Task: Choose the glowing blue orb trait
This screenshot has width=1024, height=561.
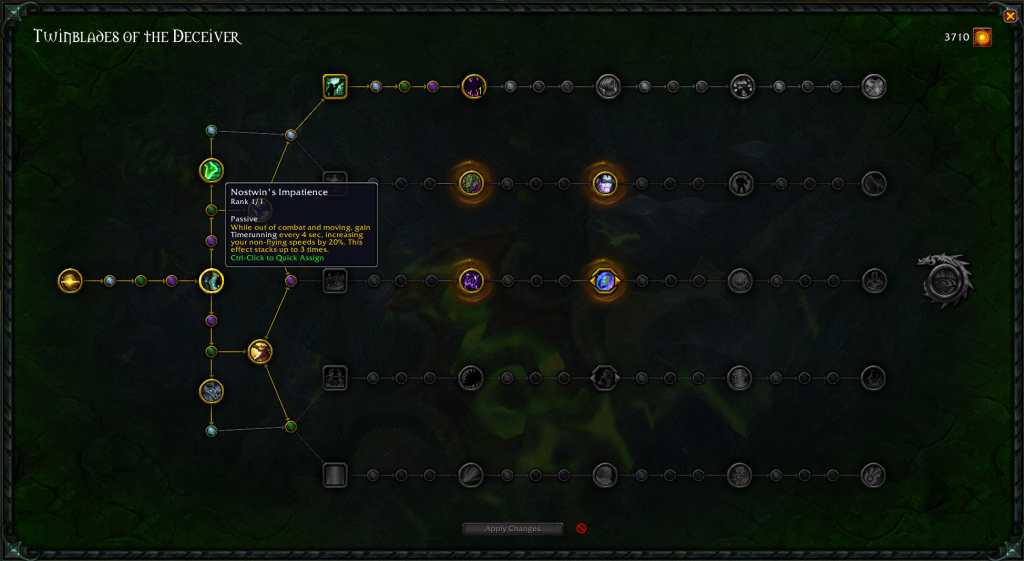Action: (x=605, y=281)
